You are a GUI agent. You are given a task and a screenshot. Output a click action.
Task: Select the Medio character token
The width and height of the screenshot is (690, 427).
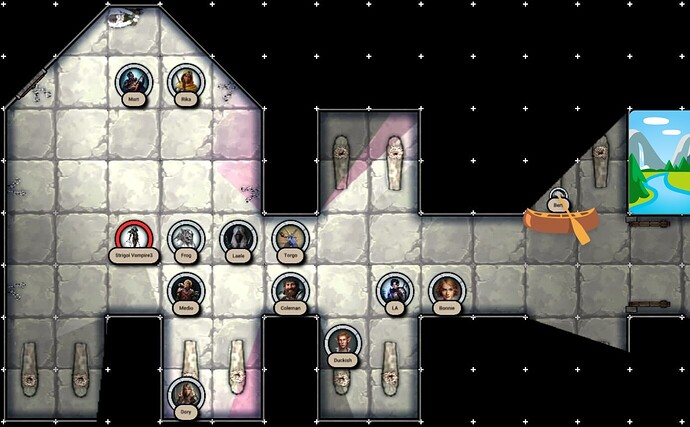pyautogui.click(x=185, y=290)
